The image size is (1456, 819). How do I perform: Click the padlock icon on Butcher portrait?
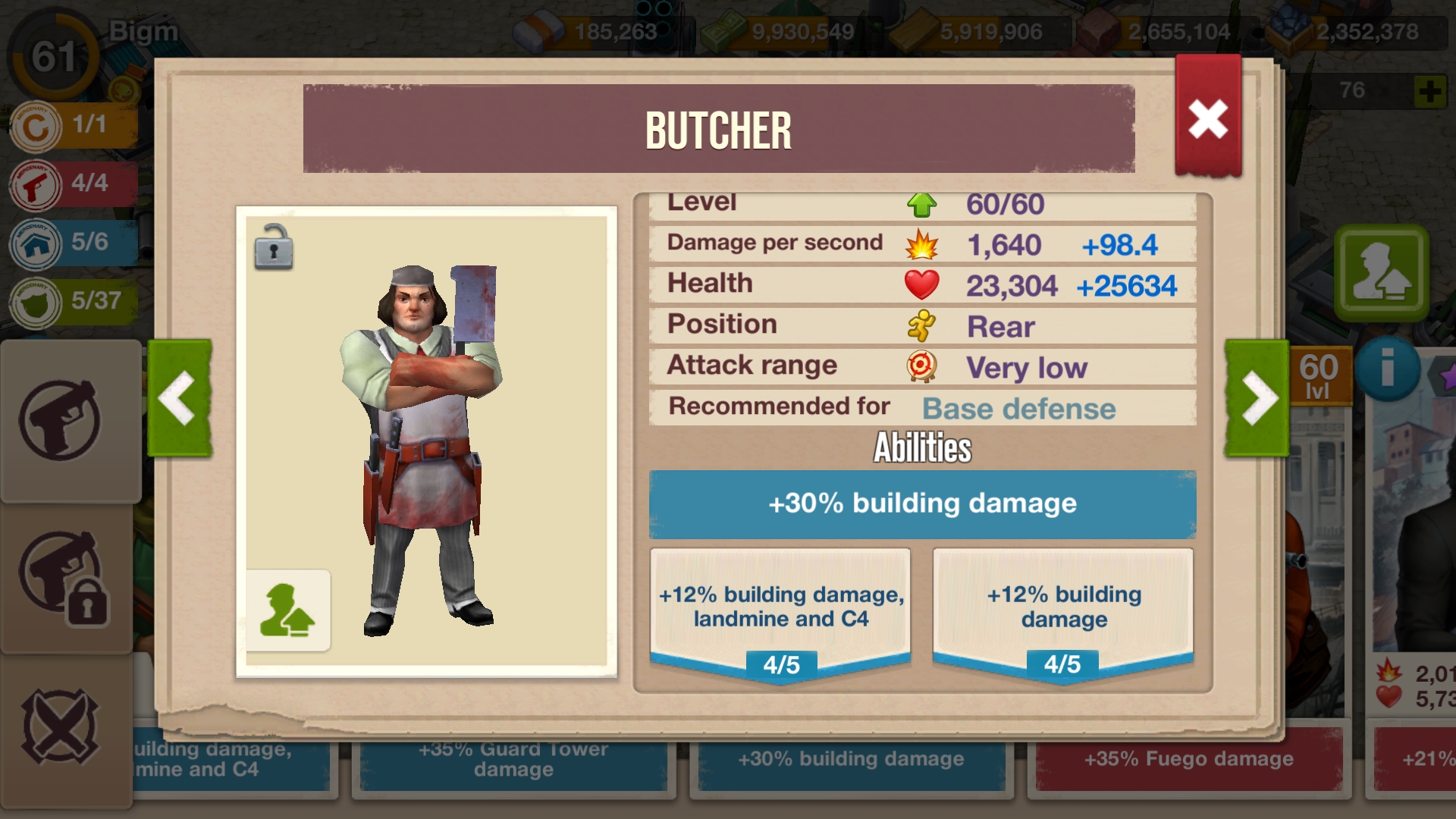tap(274, 247)
